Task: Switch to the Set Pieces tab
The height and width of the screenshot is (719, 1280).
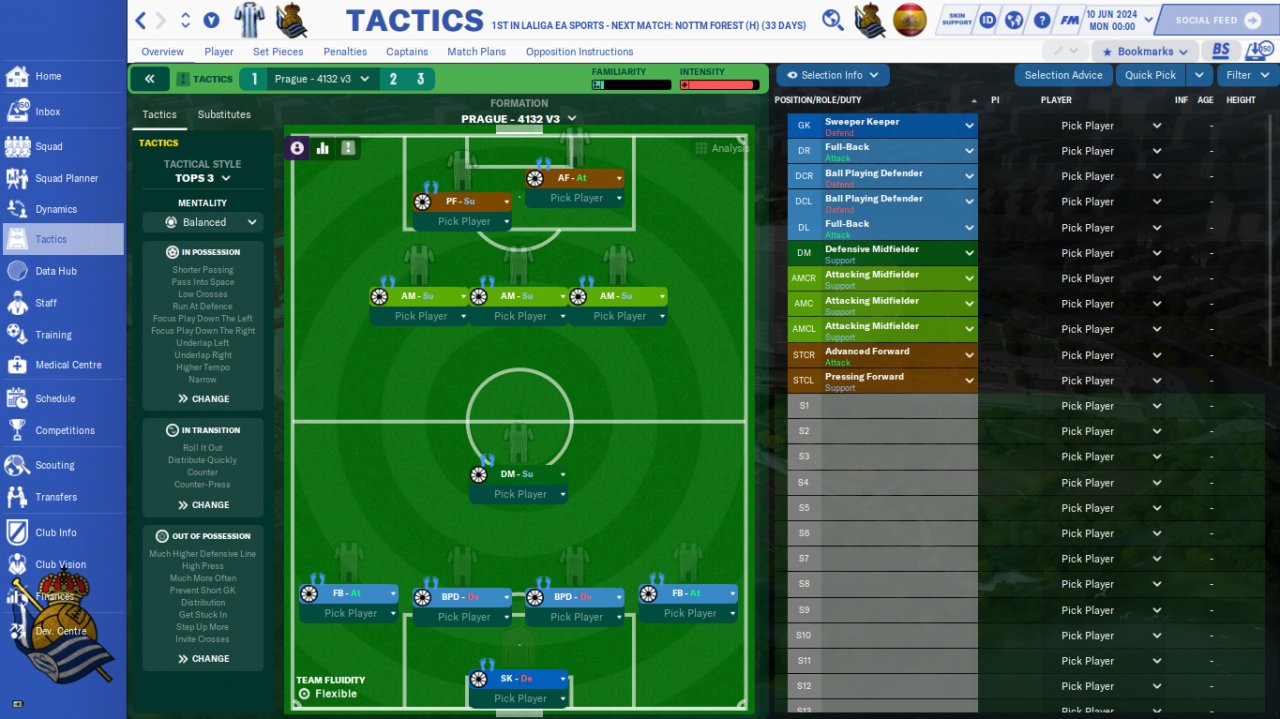Action: [278, 52]
